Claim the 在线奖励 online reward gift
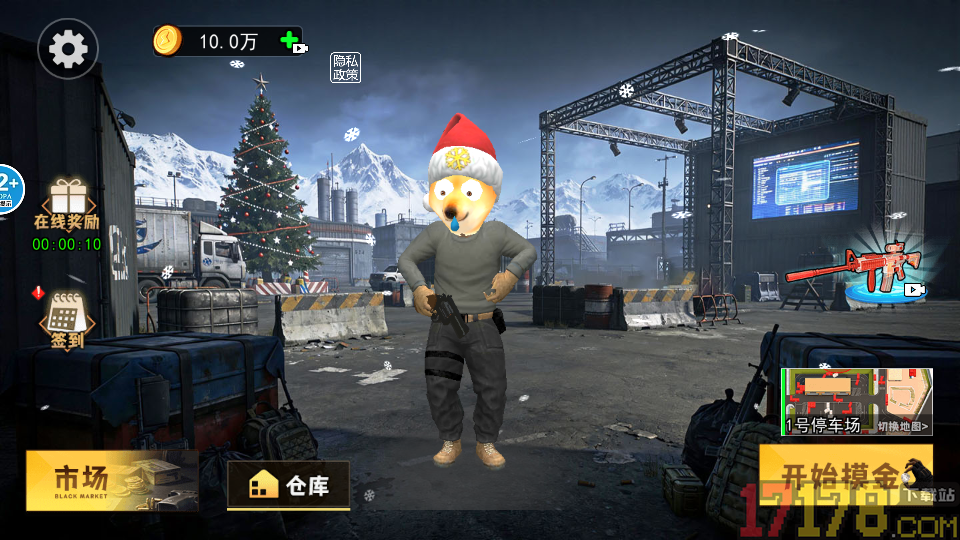Viewport: 960px width, 540px height. pos(68,205)
